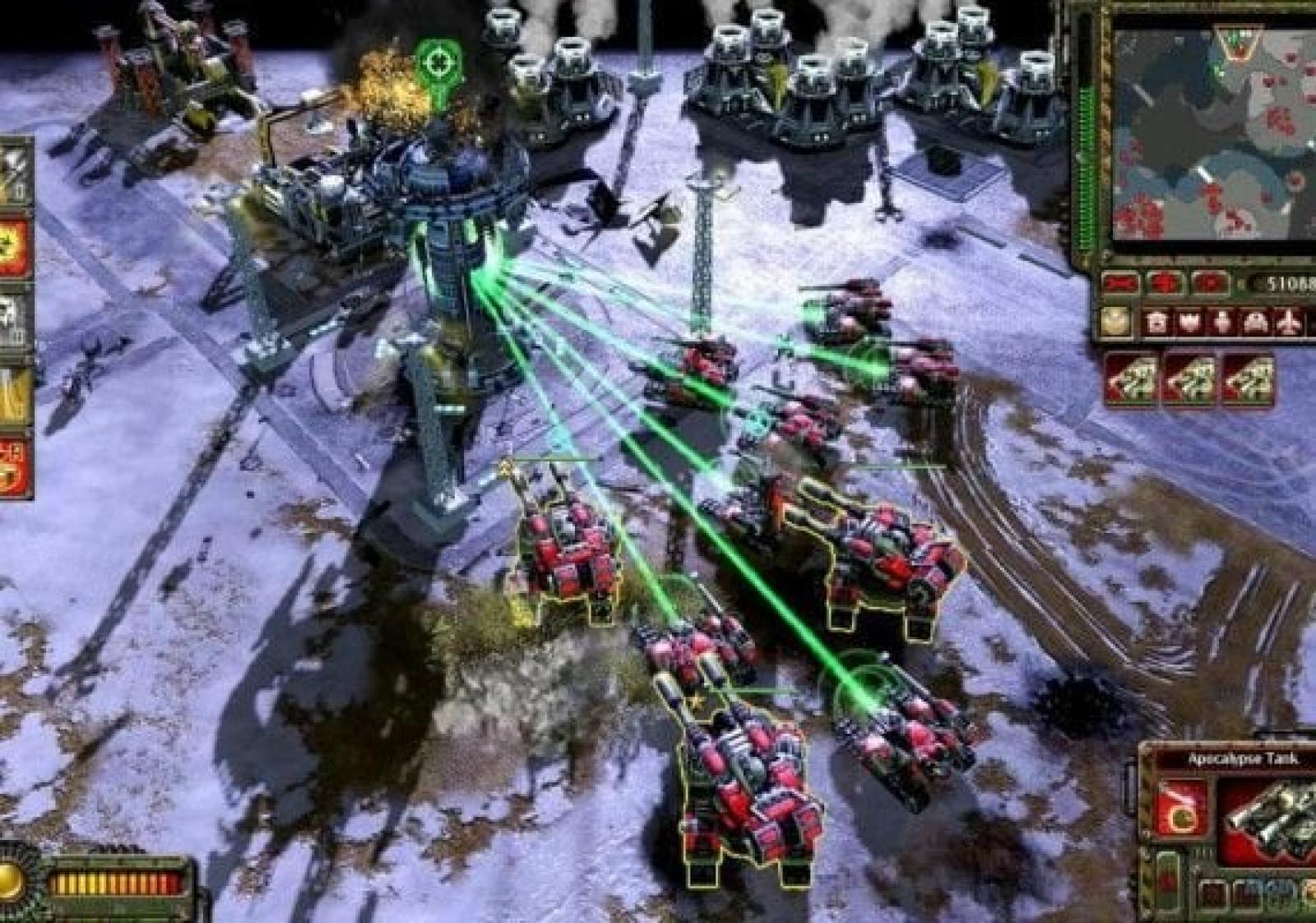The width and height of the screenshot is (1316, 923).
Task: Switch to the infantry production tab
Action: click(1223, 322)
